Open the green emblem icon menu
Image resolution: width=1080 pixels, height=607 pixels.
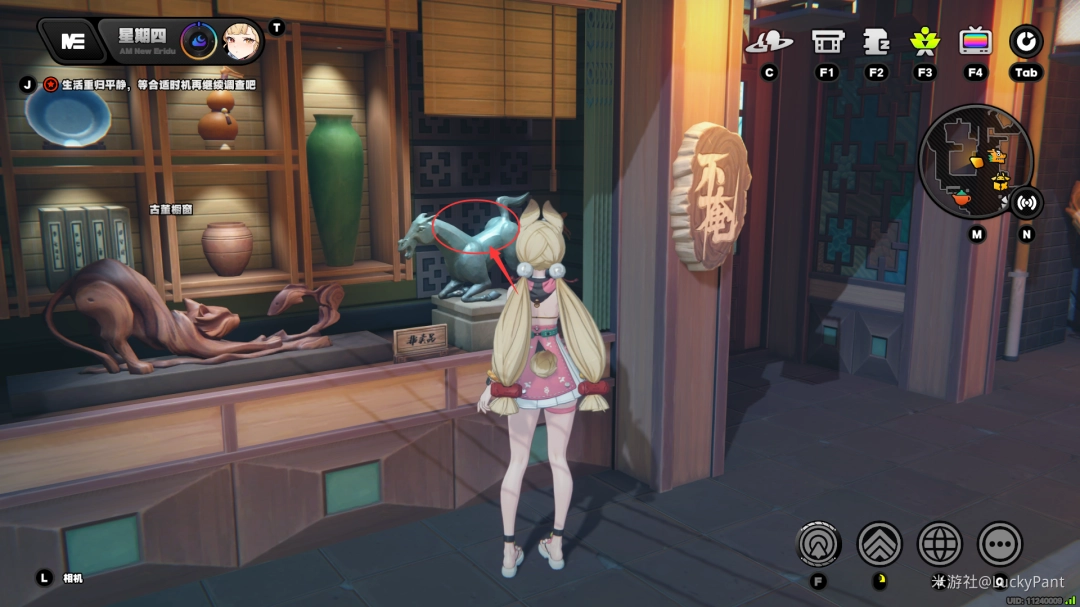point(925,42)
